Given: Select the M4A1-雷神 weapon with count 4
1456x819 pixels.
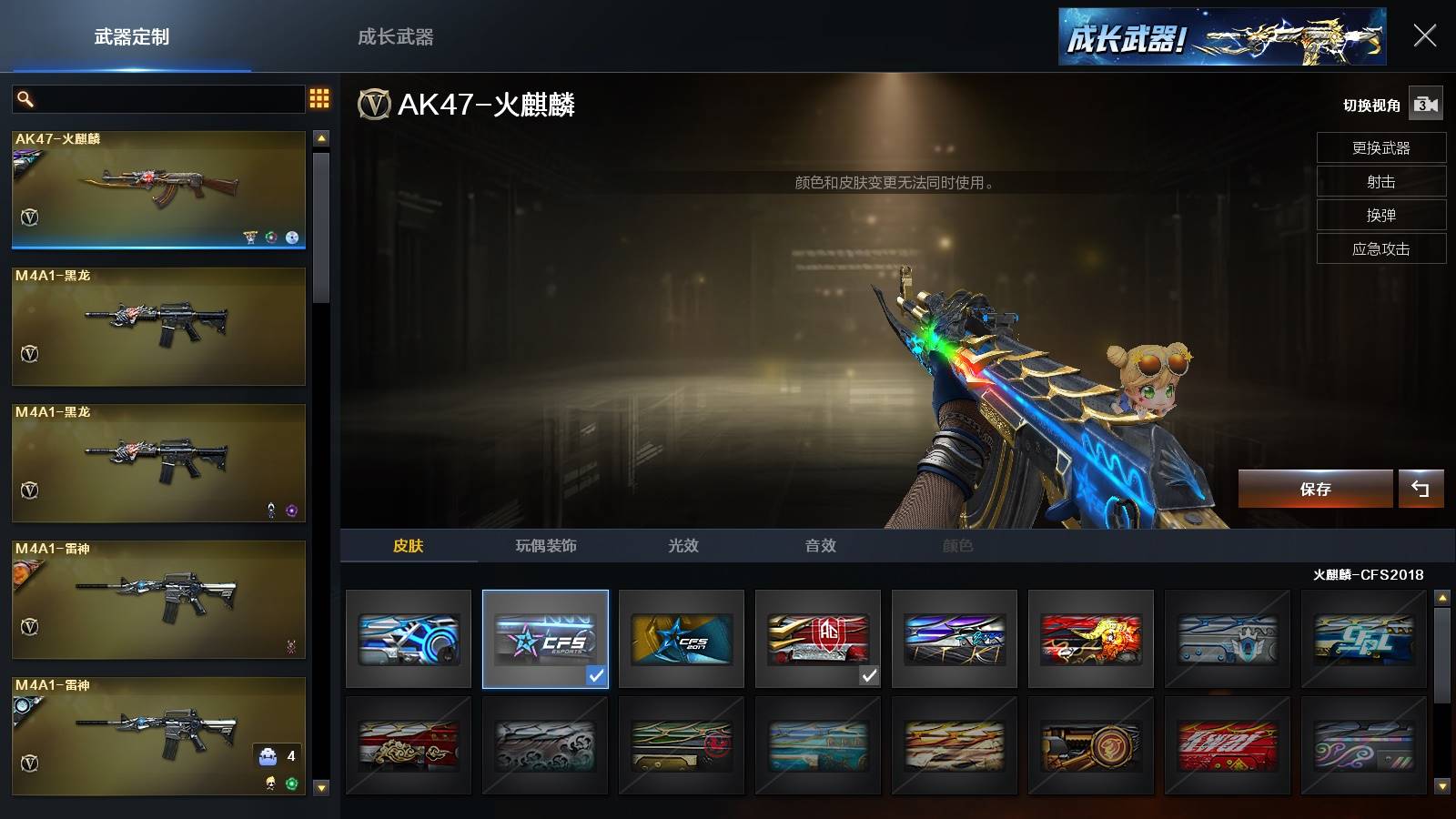Looking at the screenshot, I should (x=158, y=736).
